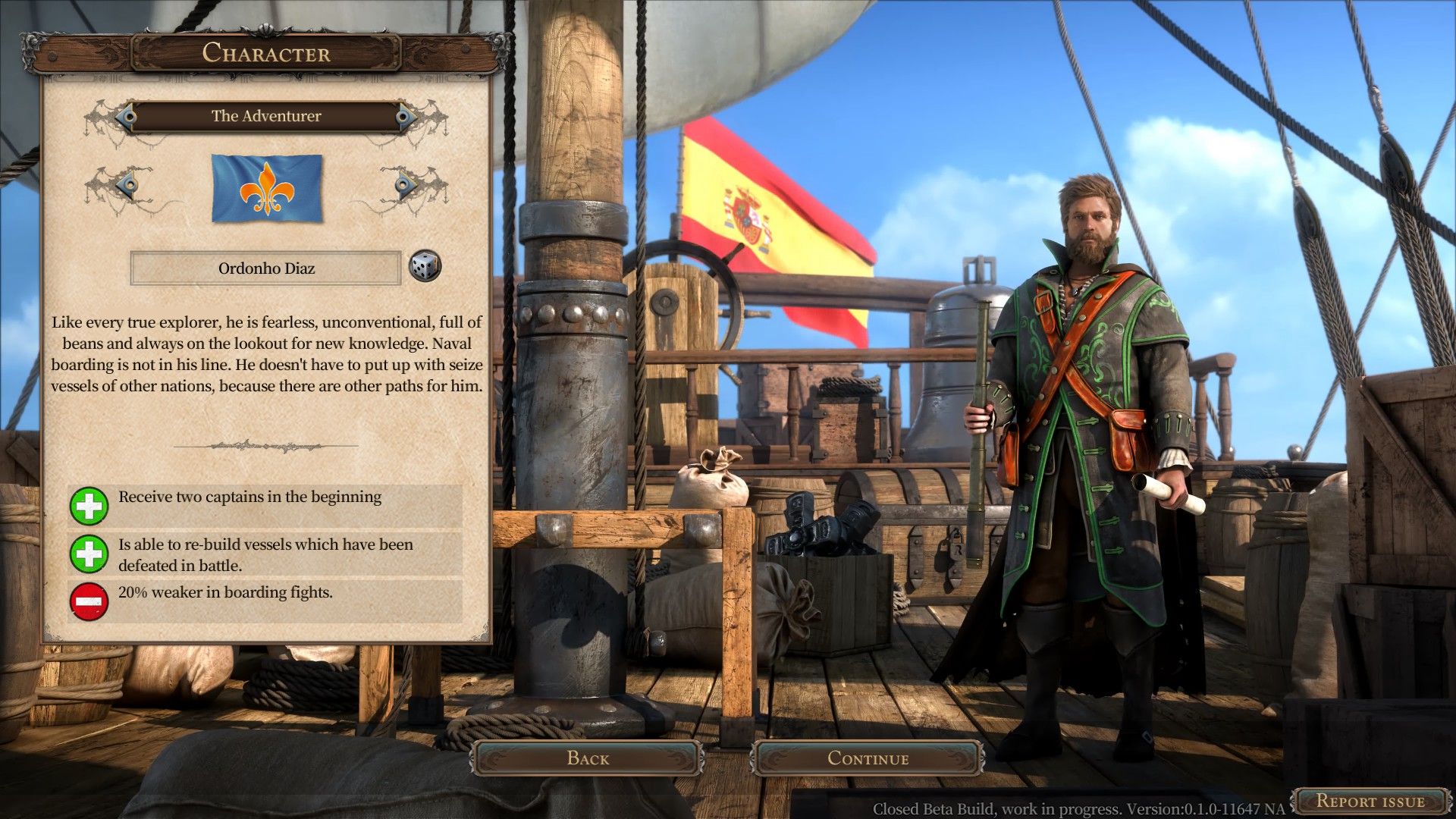Edit the character name field Ordonho Diaz
This screenshot has height=819, width=1456.
point(265,268)
